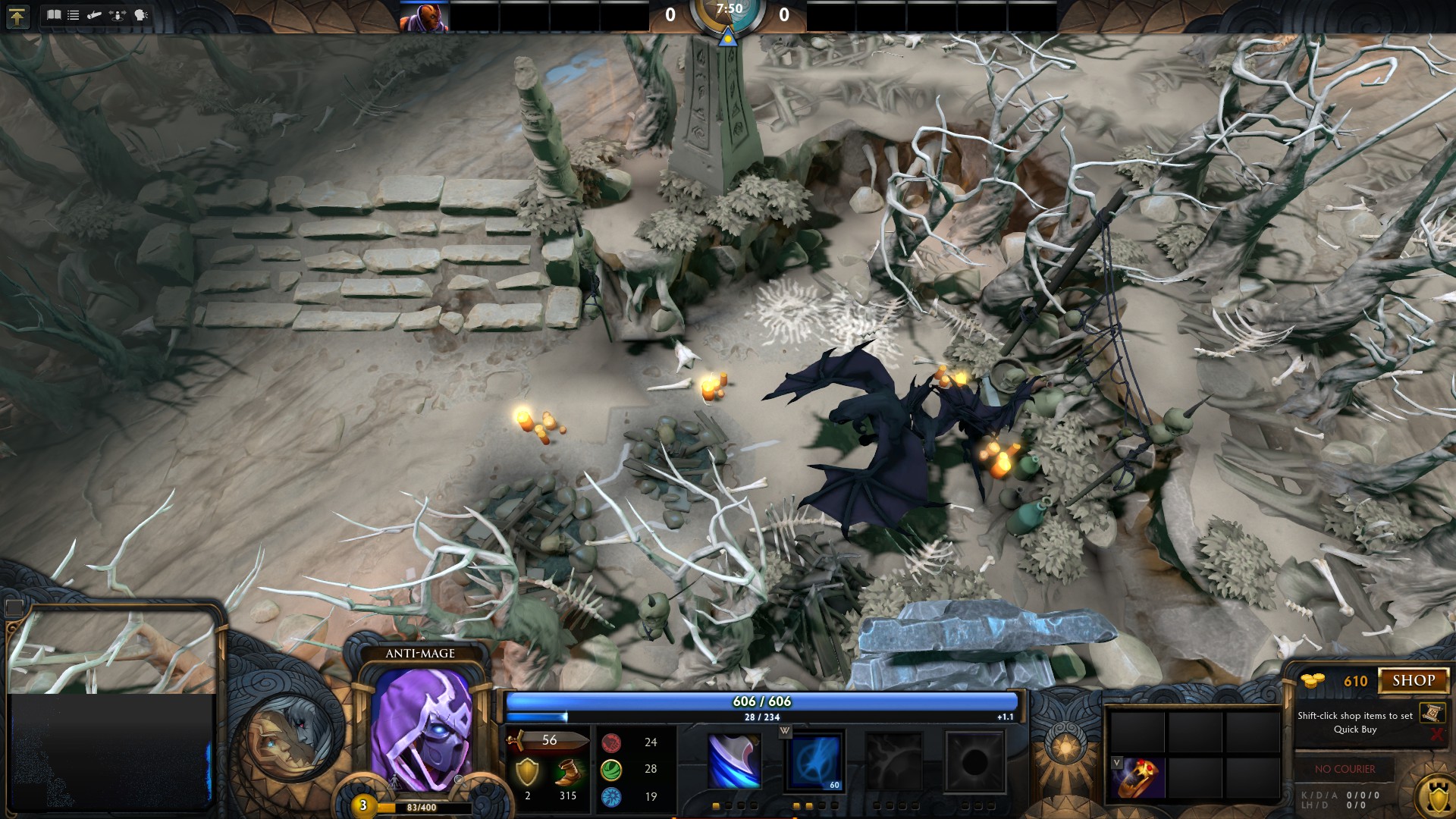This screenshot has width=1456, height=819.
Task: Select the Mana Break ability icon
Action: coord(733,761)
